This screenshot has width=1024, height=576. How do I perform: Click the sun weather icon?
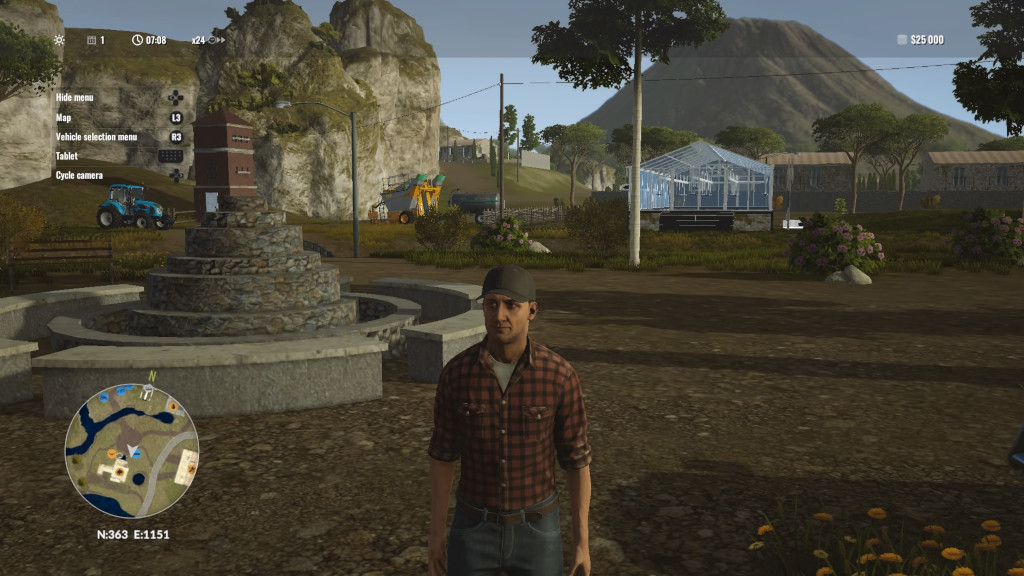[59, 40]
